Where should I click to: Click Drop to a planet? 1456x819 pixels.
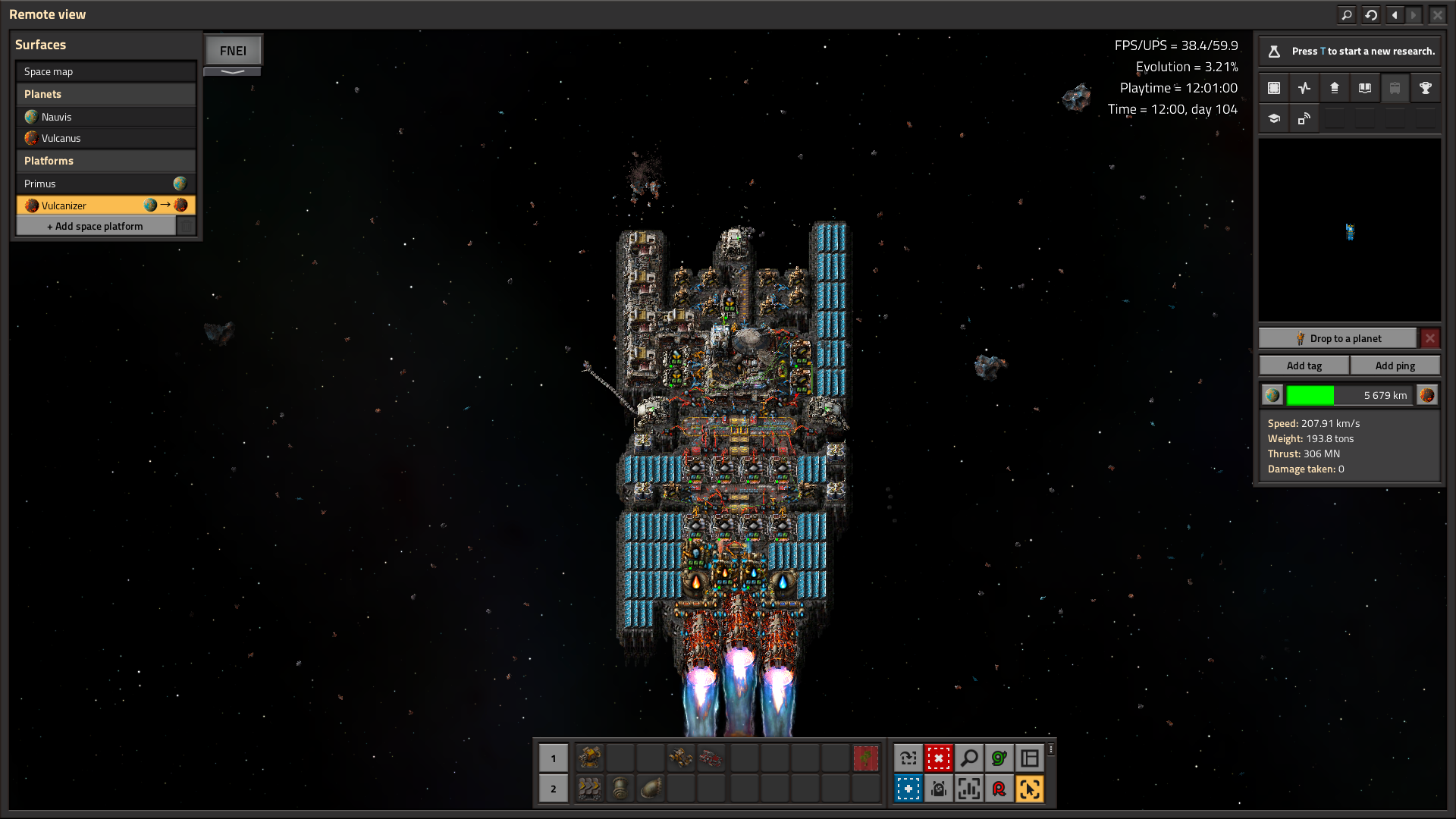1338,338
